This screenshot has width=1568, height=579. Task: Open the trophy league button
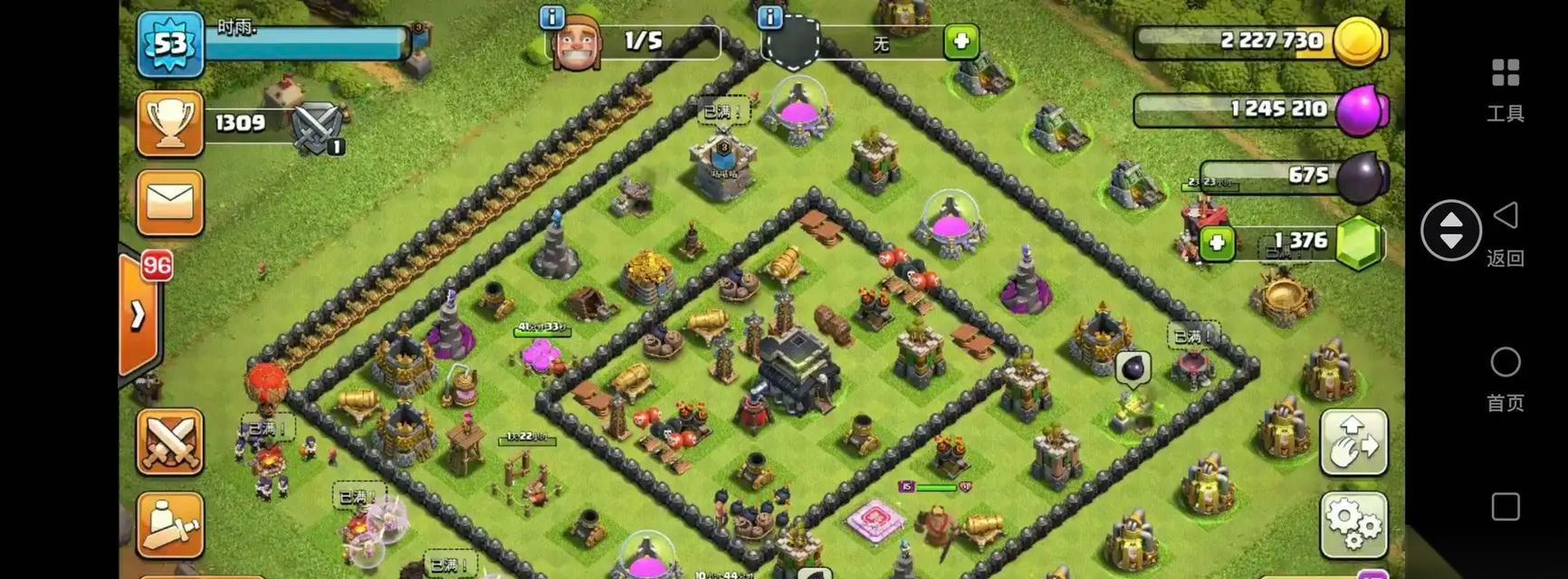tap(169, 124)
